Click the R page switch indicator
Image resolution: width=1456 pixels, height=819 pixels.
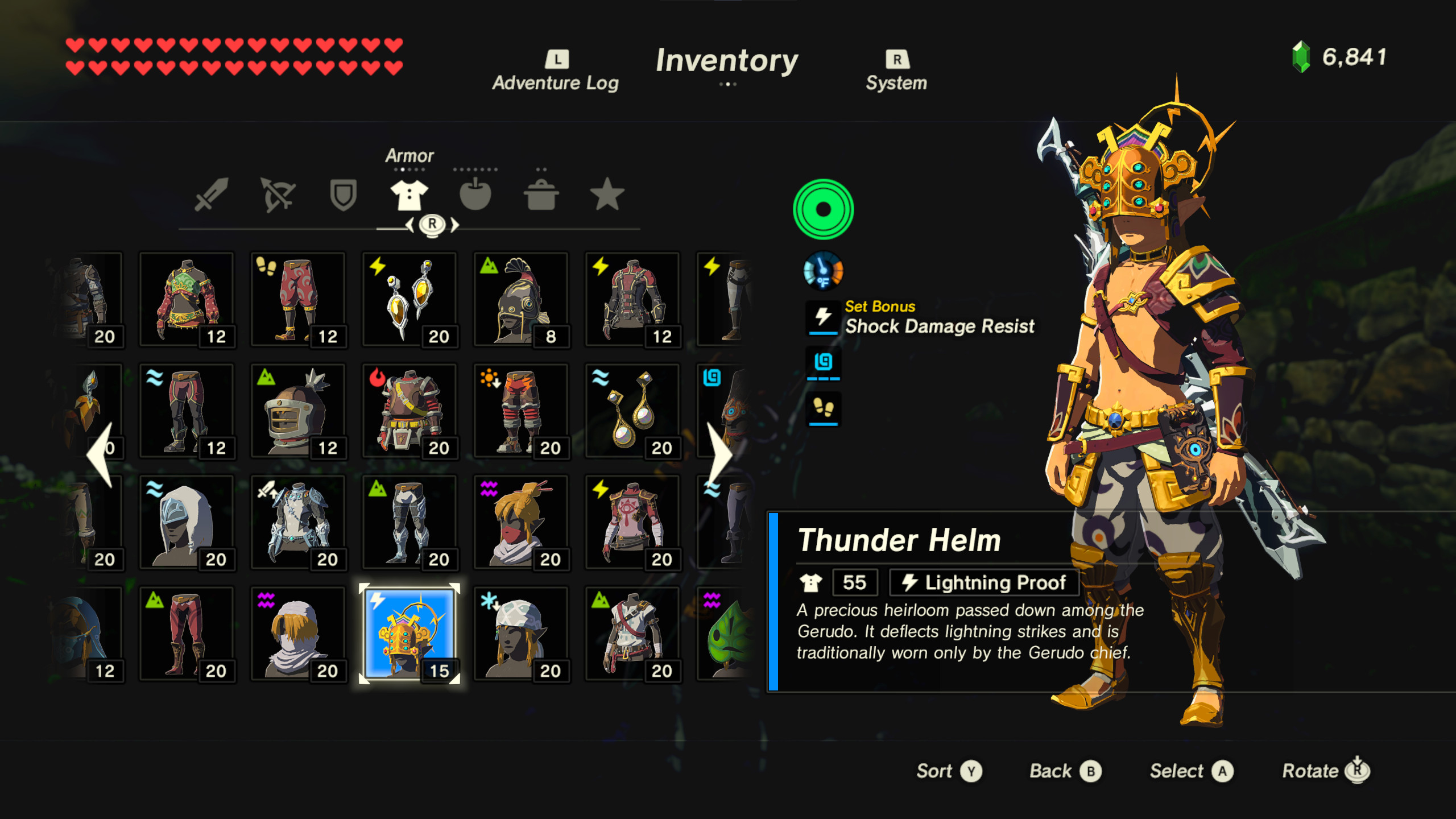pyautogui.click(x=432, y=225)
